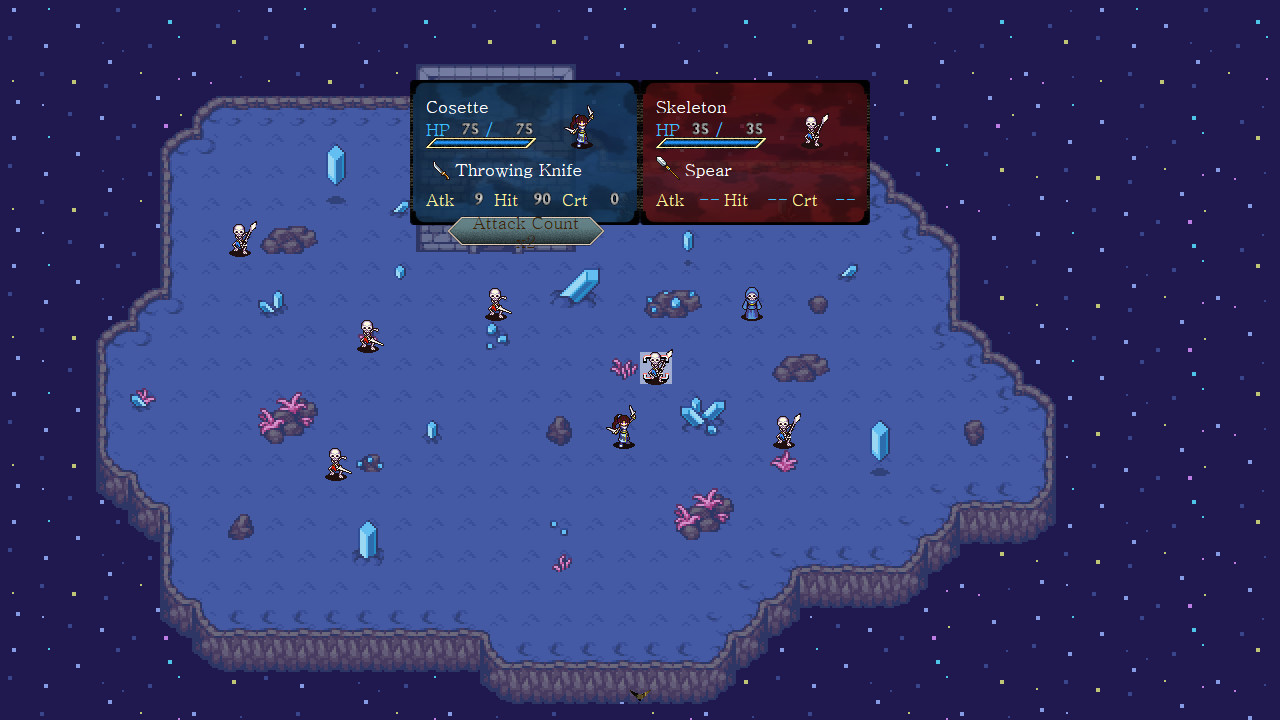Click the blue-robed ally near the rock pile
1280x720 pixels.
tap(750, 303)
